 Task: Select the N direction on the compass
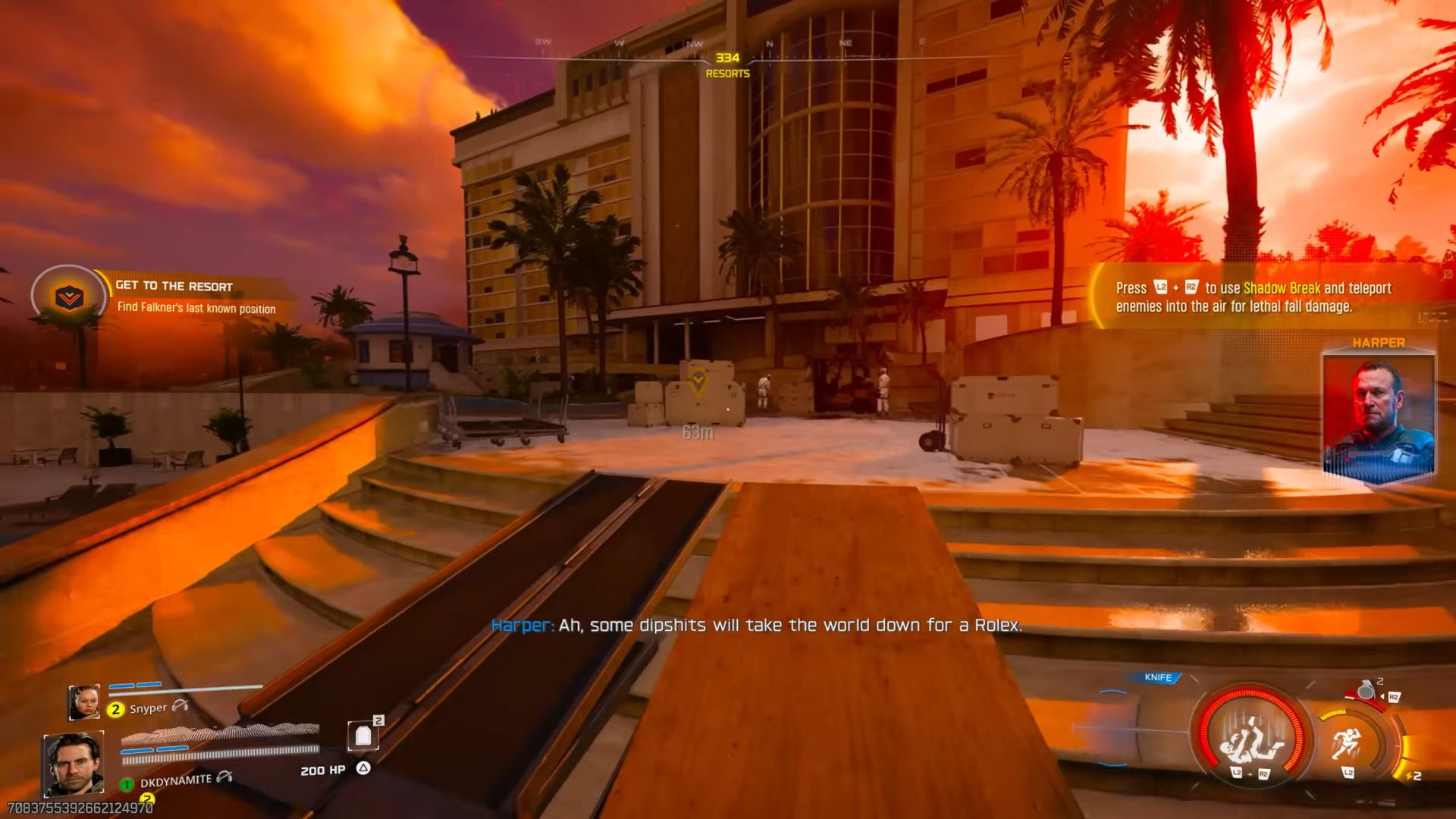[768, 43]
